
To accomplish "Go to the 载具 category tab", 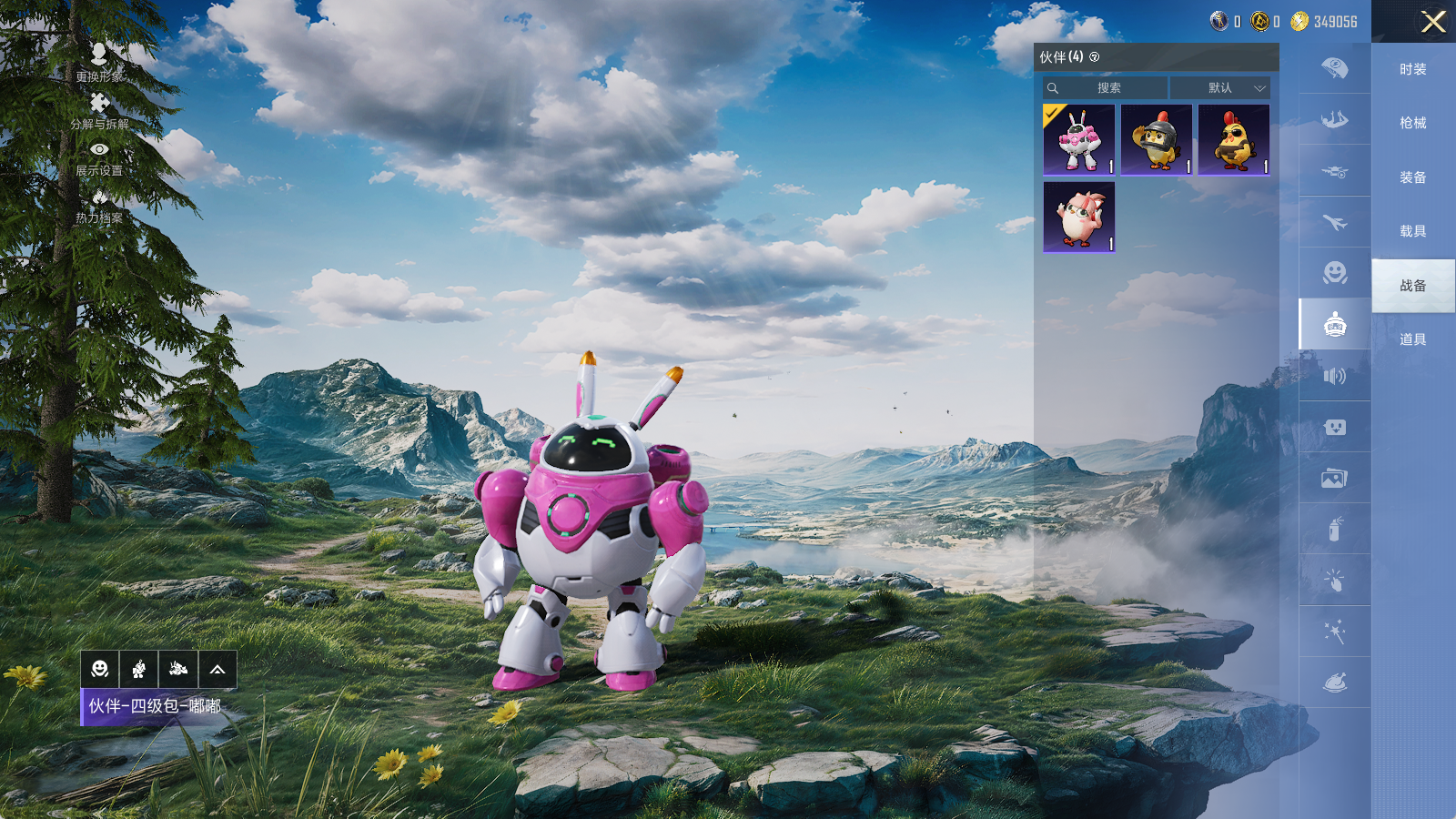I will click(1412, 231).
